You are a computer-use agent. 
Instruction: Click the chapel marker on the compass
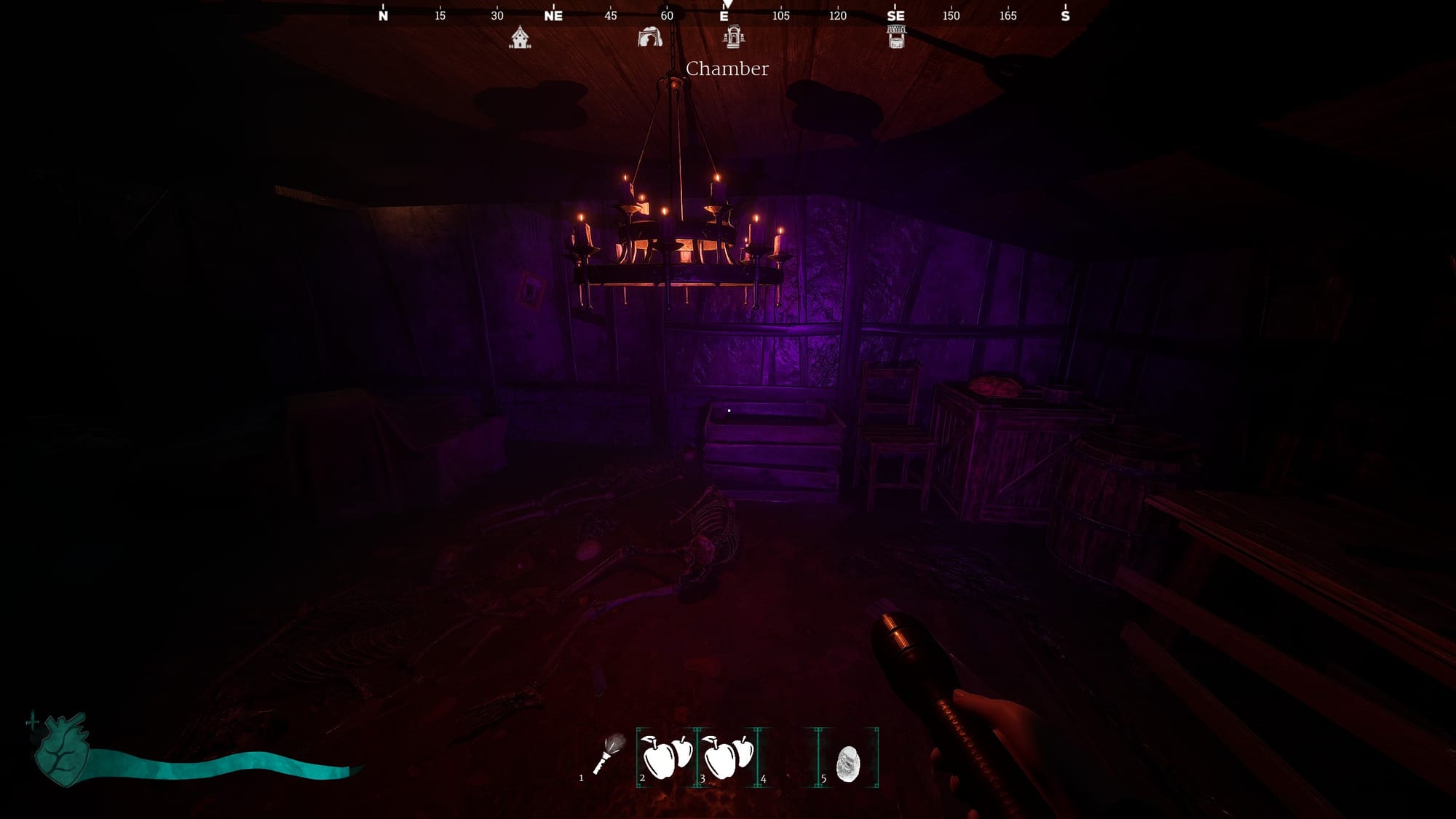[x=520, y=37]
